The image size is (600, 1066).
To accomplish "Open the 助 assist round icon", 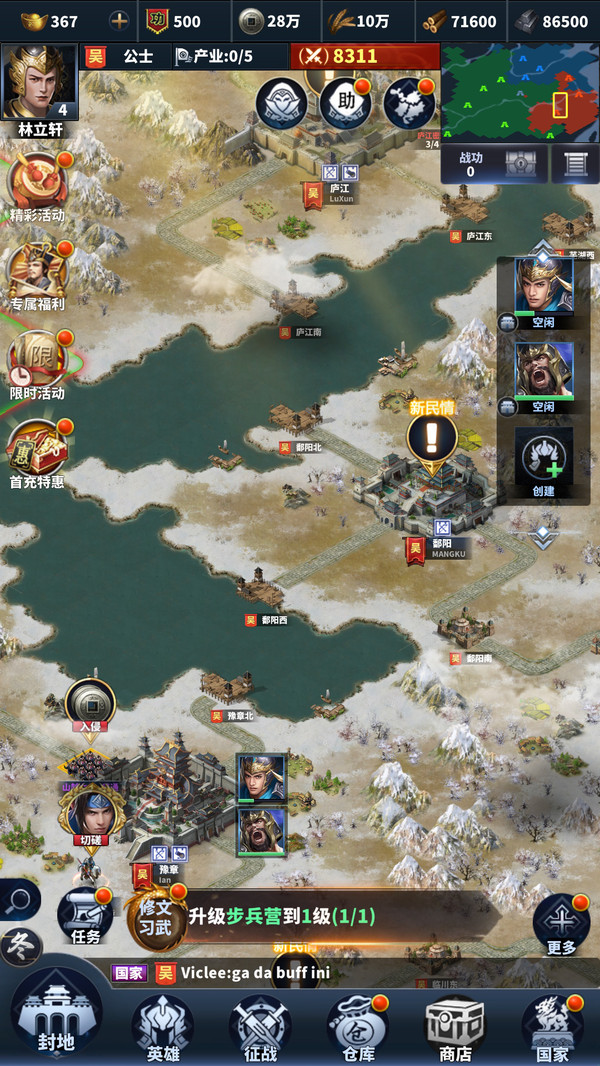I will pyautogui.click(x=346, y=103).
